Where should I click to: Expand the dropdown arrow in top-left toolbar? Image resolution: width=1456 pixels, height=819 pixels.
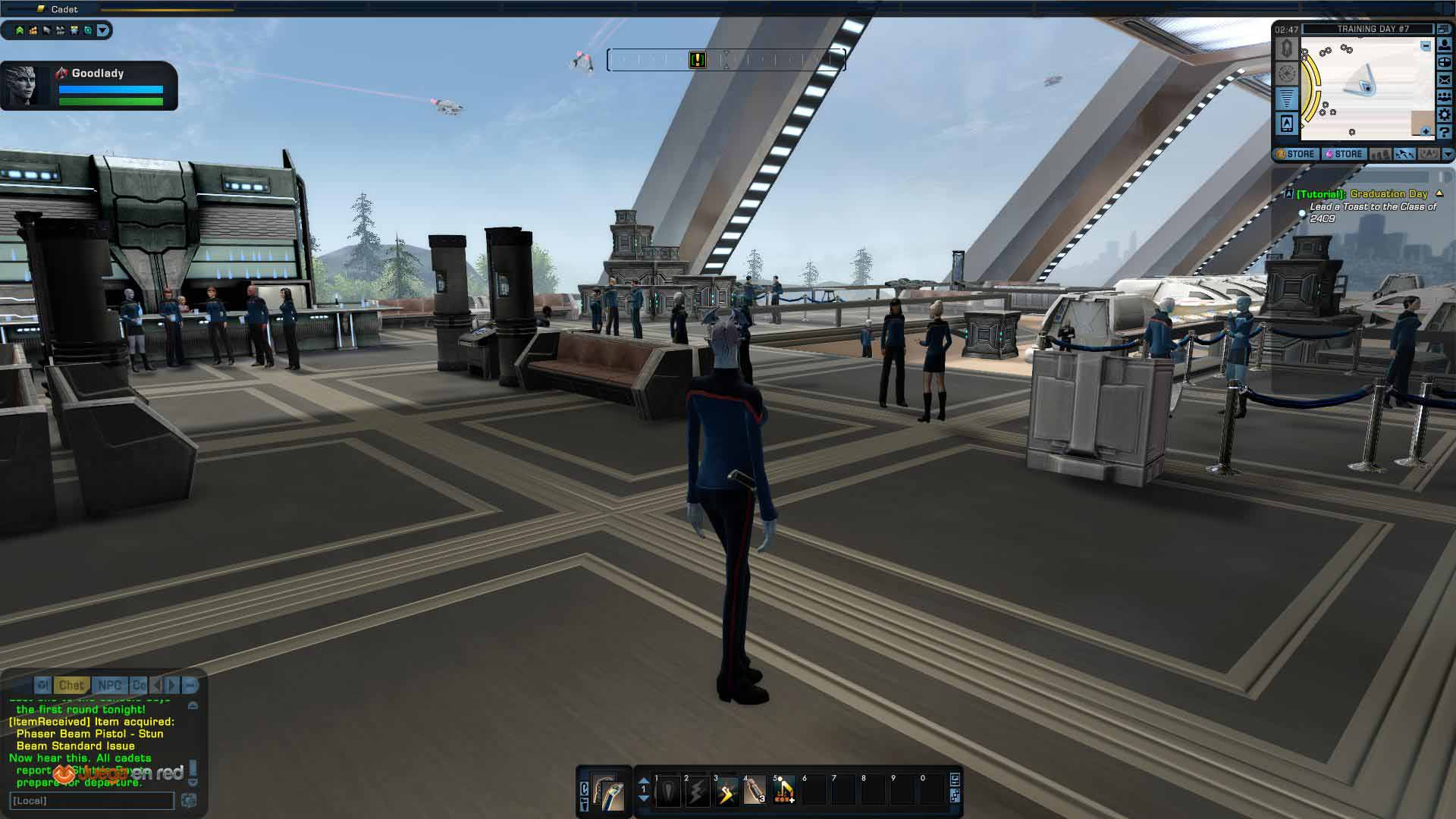pyautogui.click(x=103, y=30)
